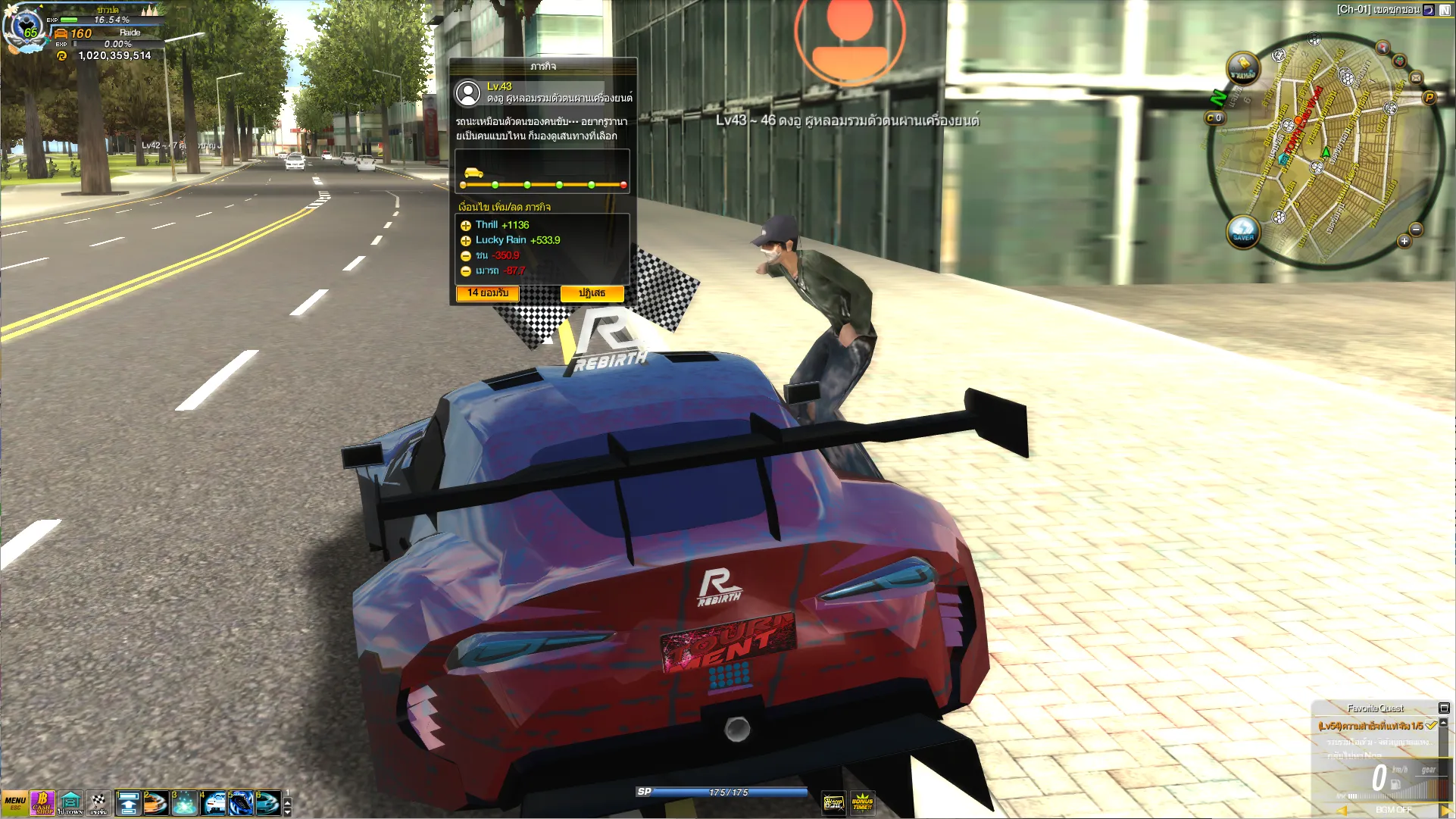Image resolution: width=1456 pixels, height=819 pixels.
Task: Click the minimap zoom-in plus button
Action: 1404,242
